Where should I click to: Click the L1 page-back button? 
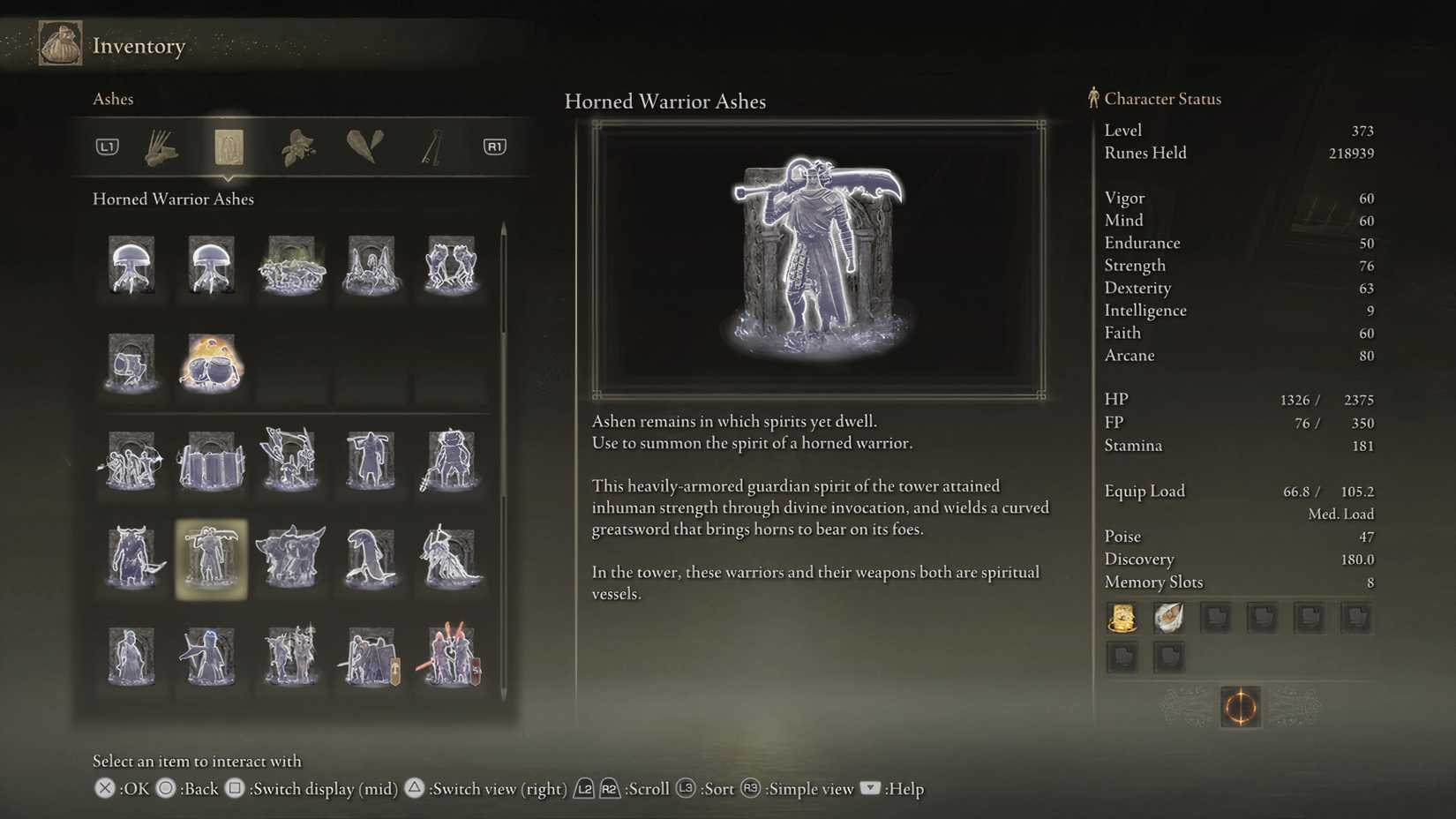click(106, 147)
